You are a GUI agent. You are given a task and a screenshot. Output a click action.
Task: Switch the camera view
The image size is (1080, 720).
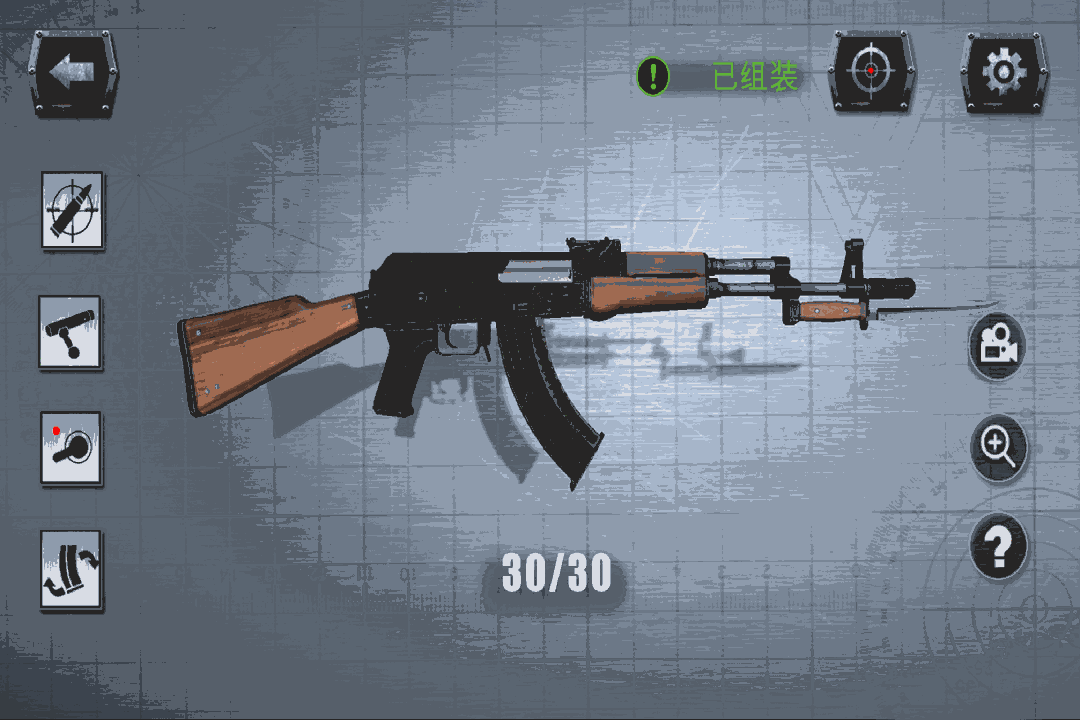pyautogui.click(x=997, y=346)
